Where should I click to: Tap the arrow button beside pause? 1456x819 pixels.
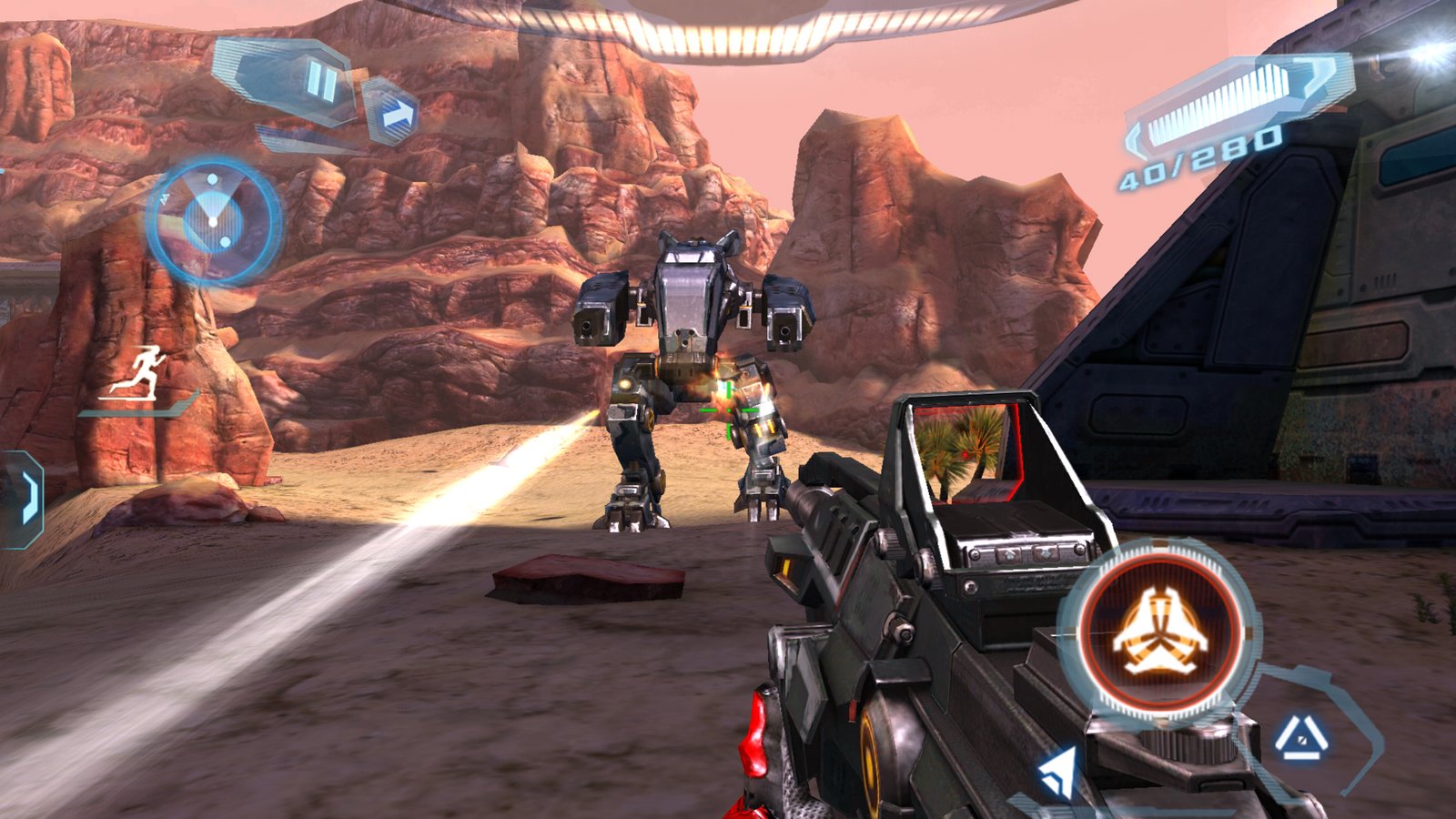395,115
